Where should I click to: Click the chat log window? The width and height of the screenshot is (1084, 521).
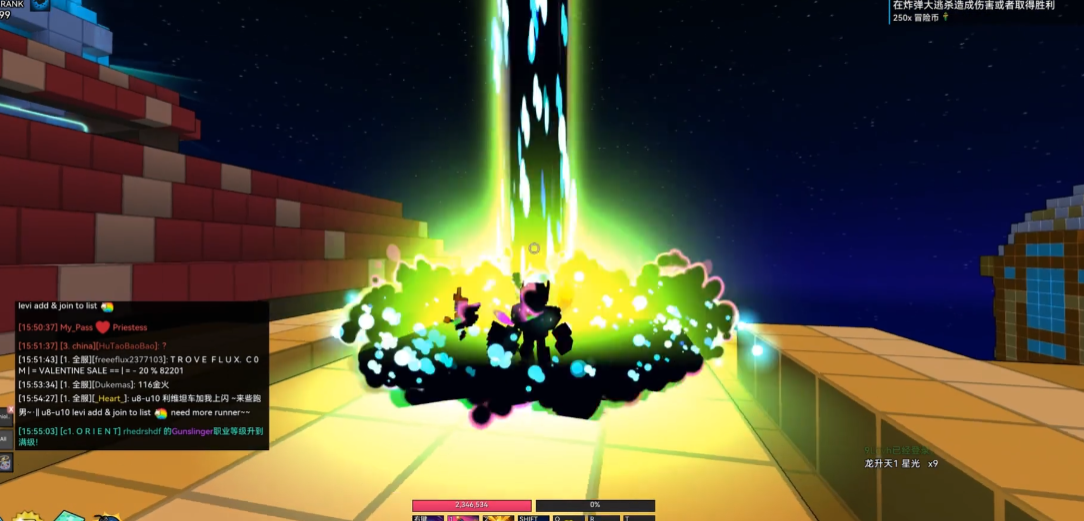click(x=141, y=374)
